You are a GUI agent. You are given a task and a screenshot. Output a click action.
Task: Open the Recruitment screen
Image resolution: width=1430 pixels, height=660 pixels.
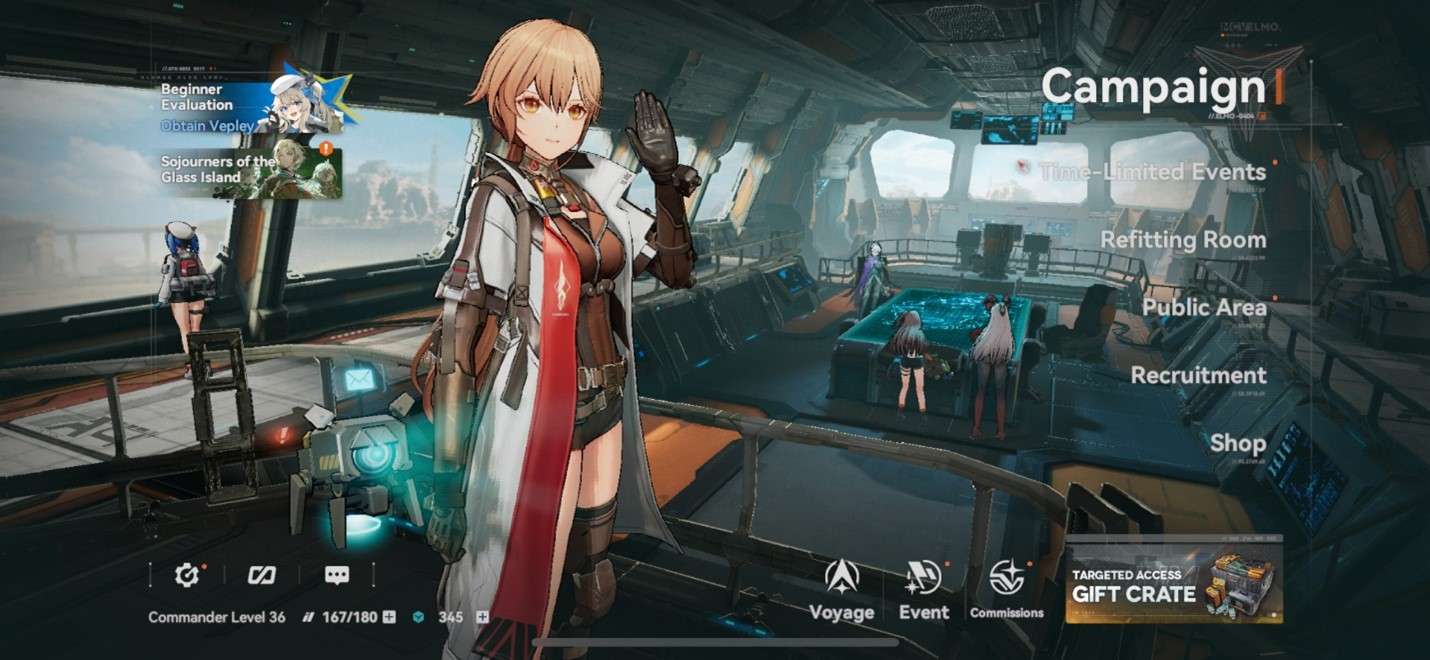click(1198, 375)
